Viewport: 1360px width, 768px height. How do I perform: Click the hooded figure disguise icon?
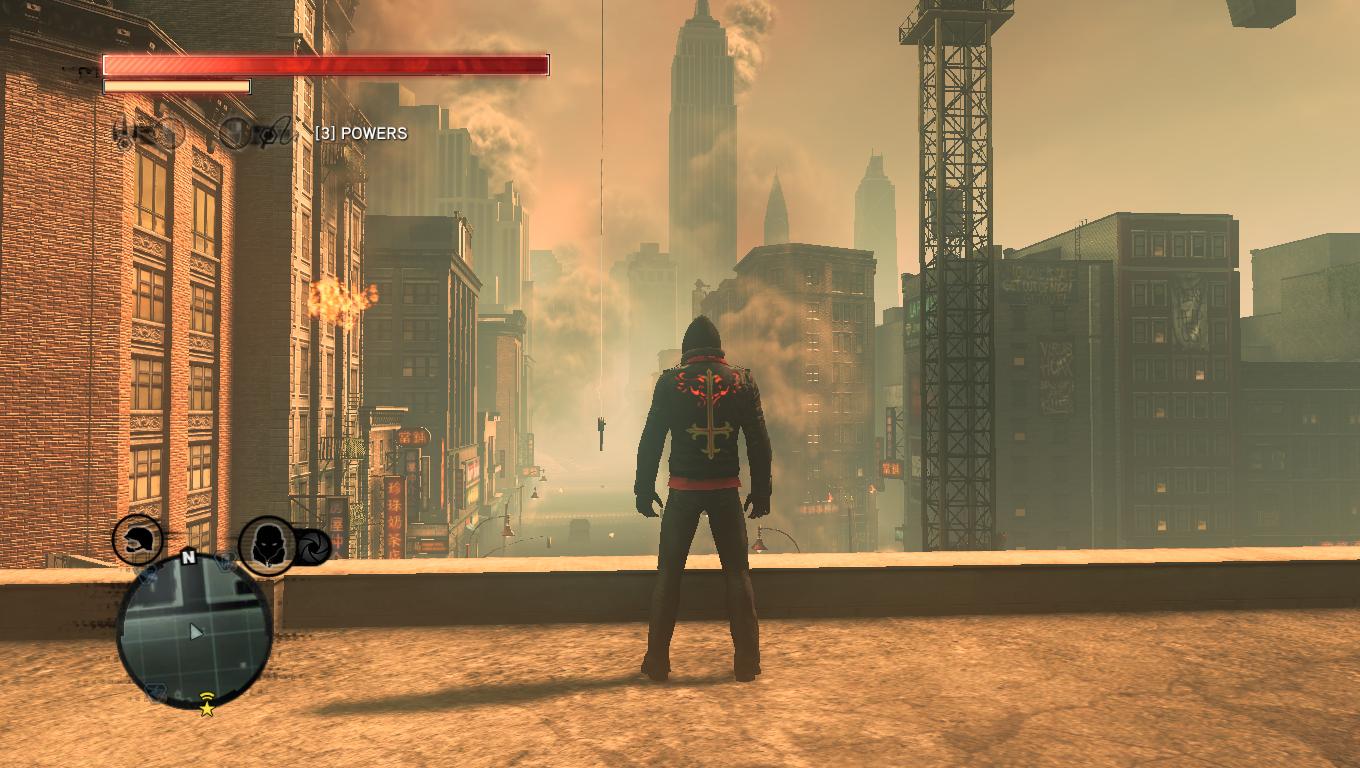coord(267,545)
